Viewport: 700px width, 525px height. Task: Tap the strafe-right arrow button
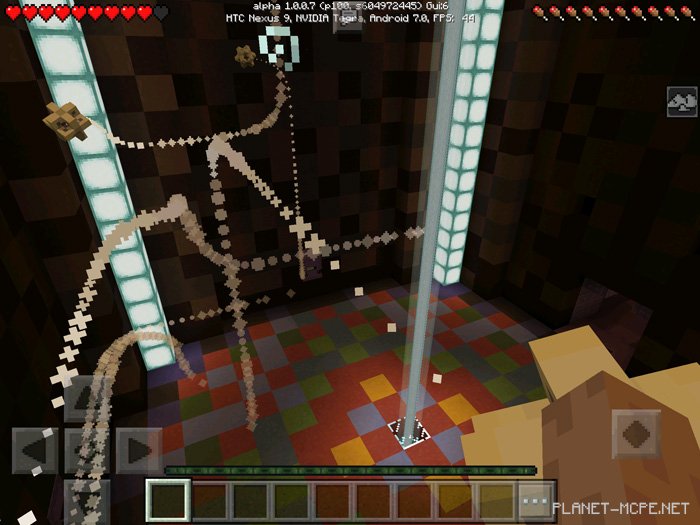point(139,451)
